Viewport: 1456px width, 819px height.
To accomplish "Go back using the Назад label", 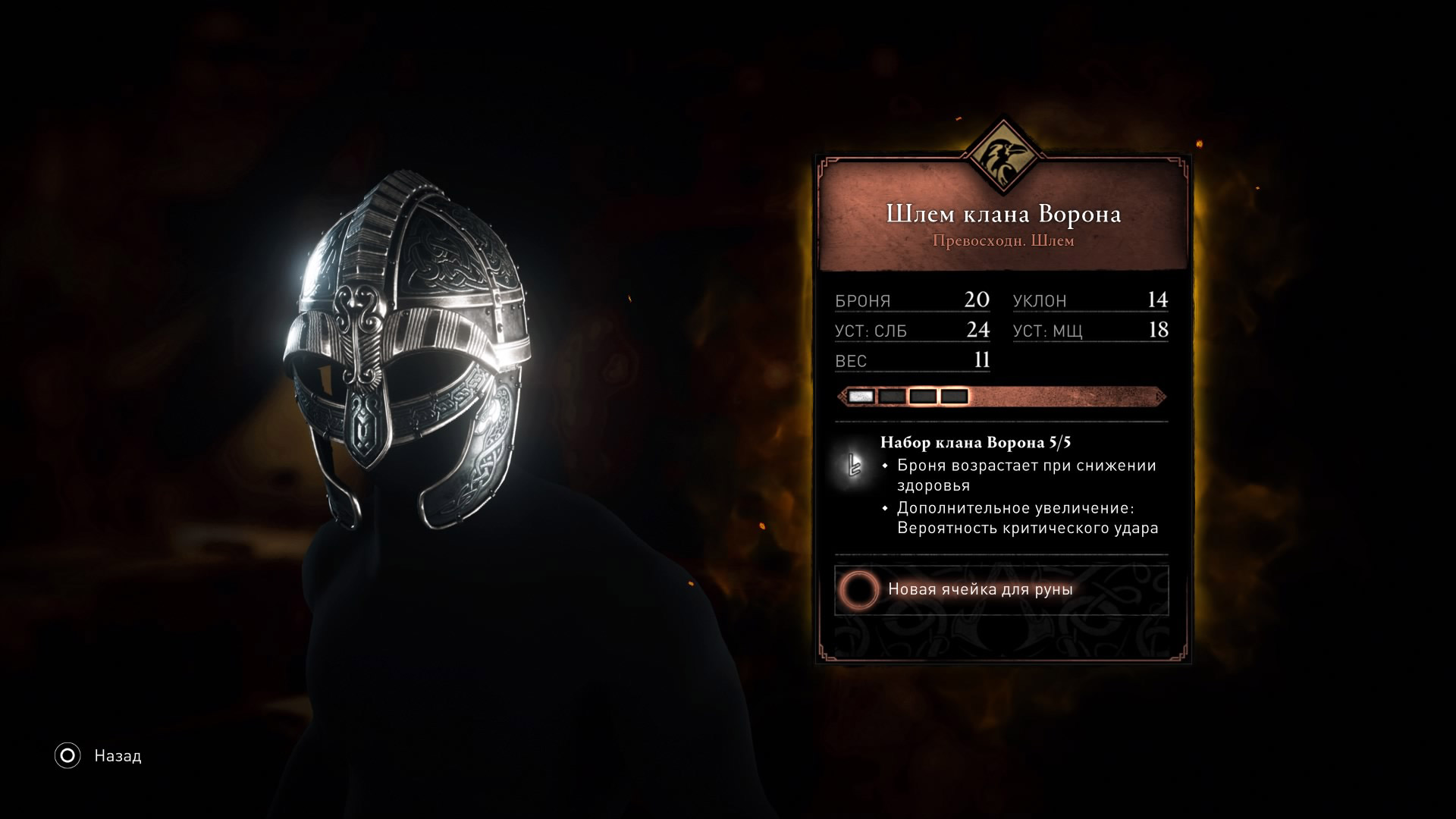I will [118, 756].
